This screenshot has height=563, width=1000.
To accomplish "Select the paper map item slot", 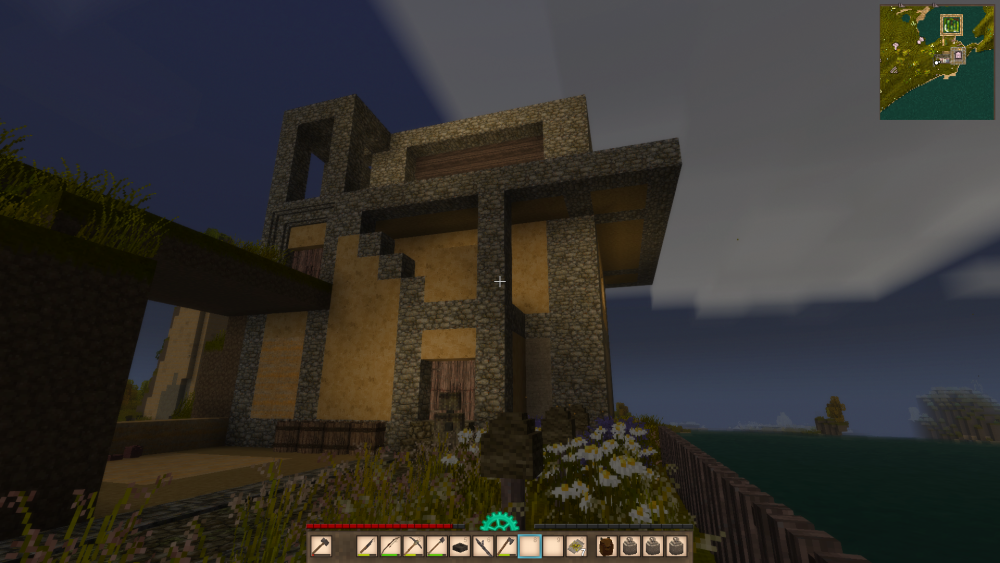I will 576,546.
